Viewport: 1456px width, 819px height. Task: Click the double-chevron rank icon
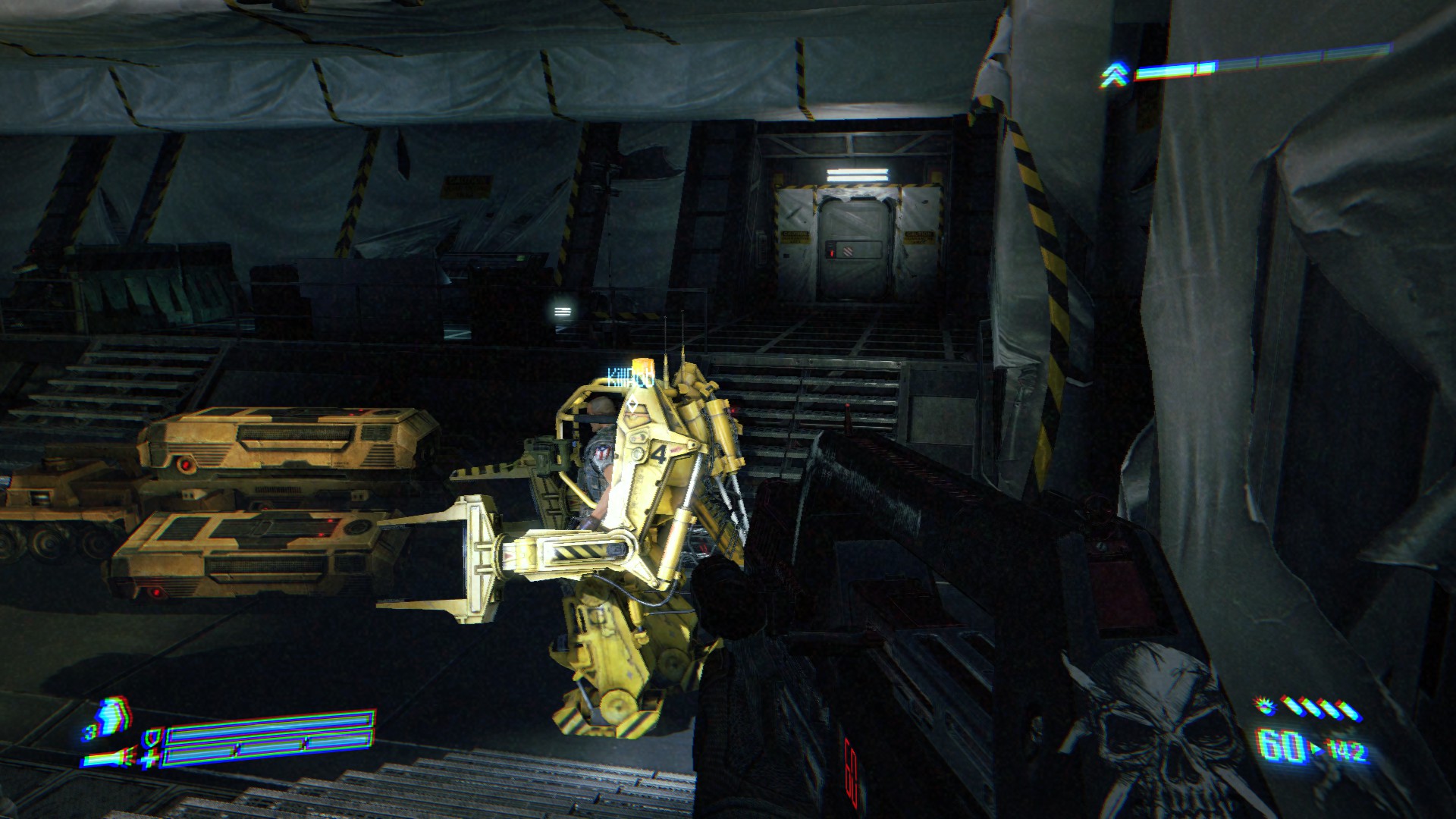coord(1113,74)
